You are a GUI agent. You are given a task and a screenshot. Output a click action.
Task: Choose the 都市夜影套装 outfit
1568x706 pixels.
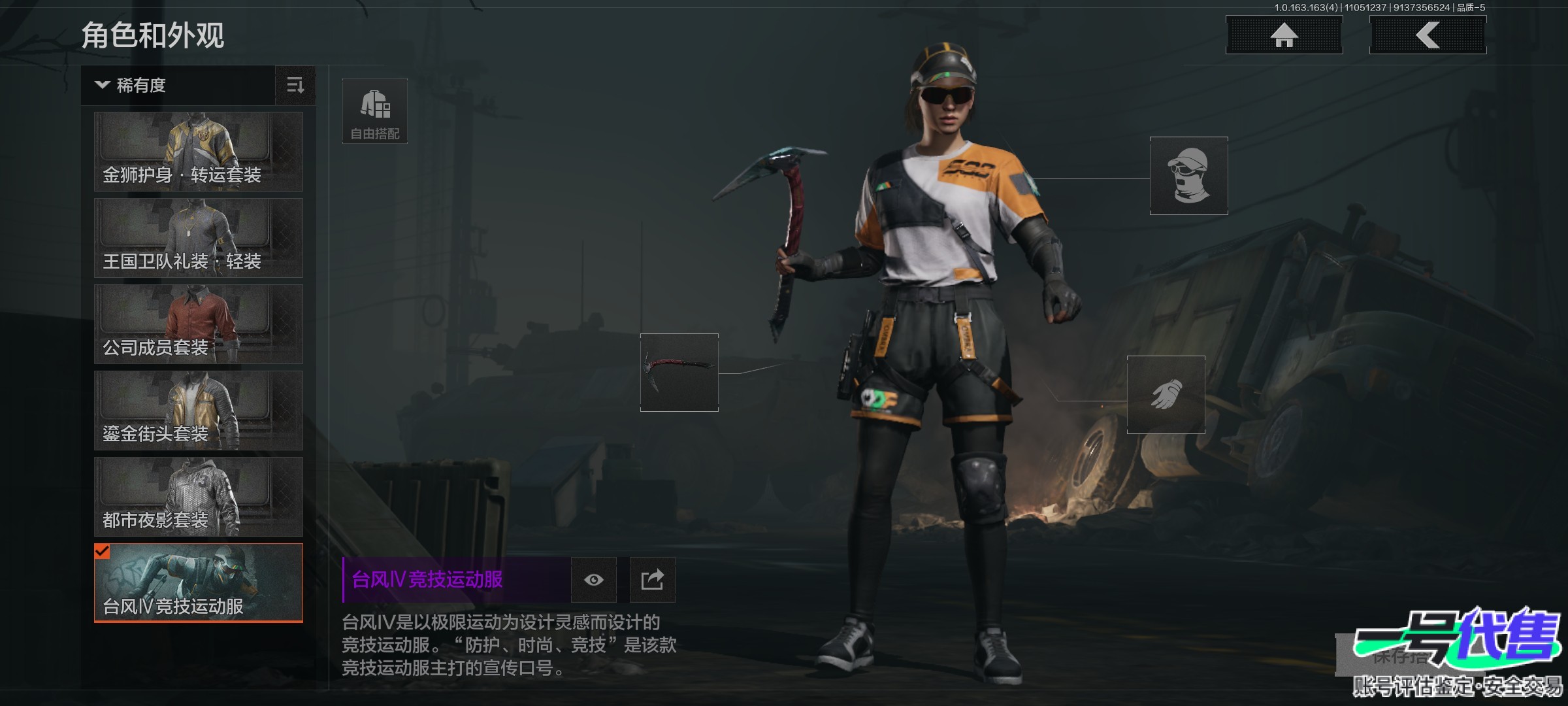(199, 497)
